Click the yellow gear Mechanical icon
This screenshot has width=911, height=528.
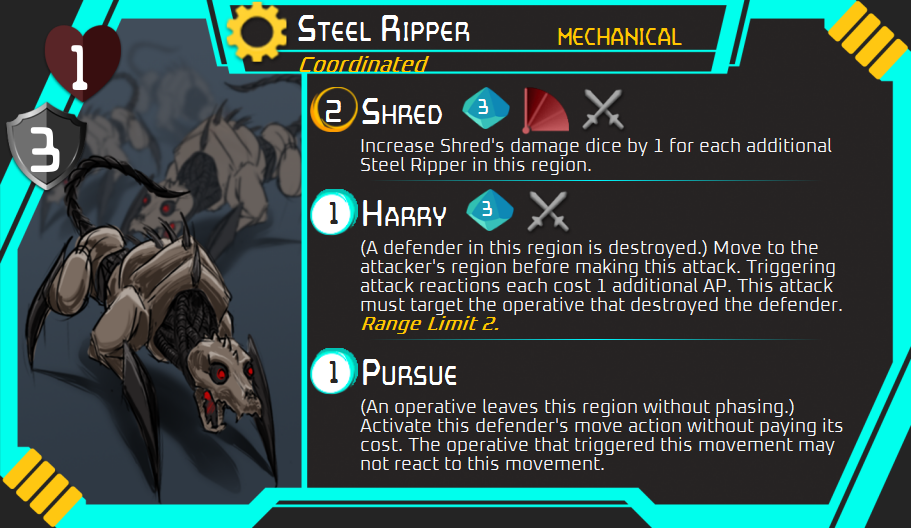click(x=257, y=33)
